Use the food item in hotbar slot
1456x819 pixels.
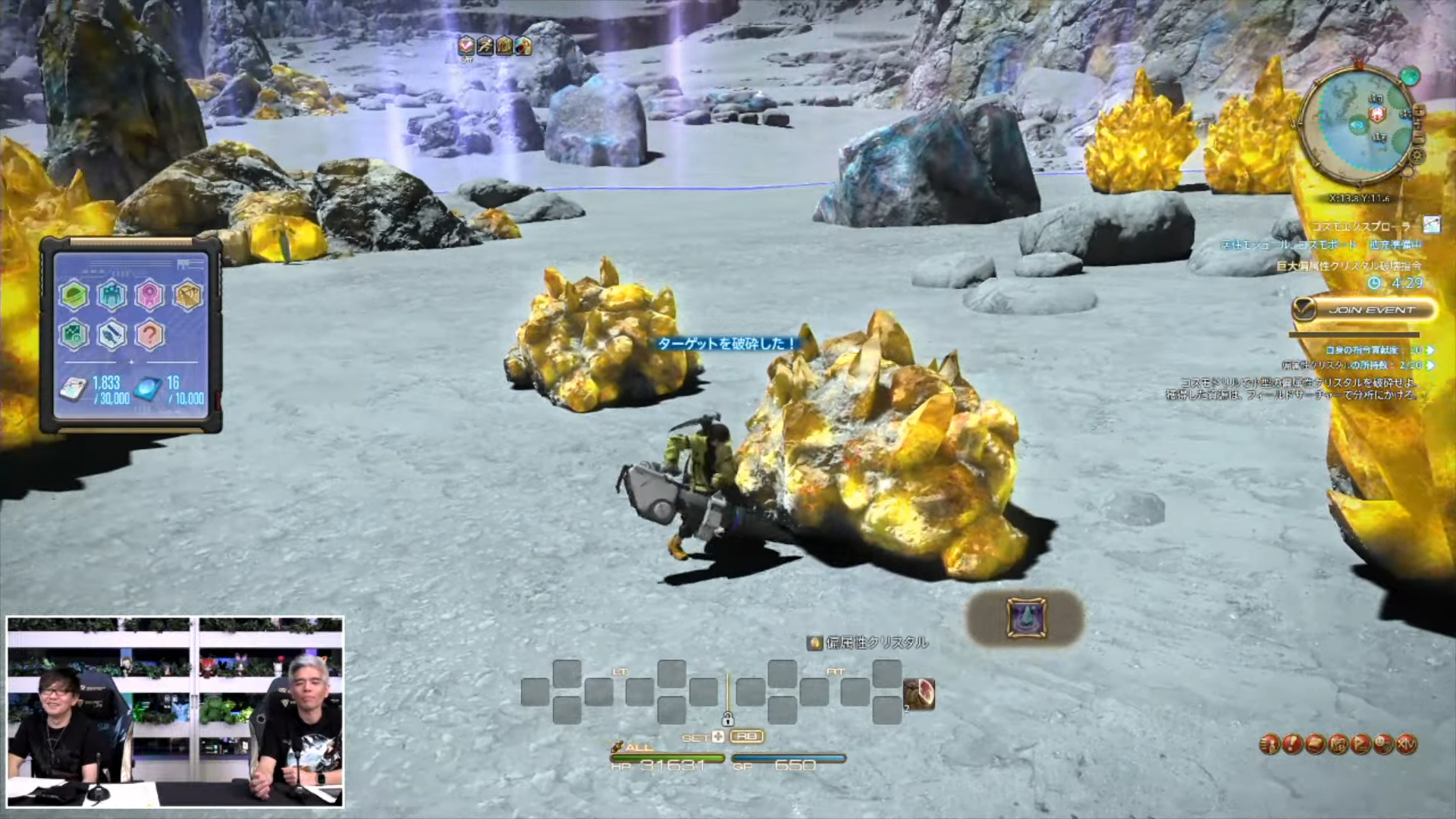tap(918, 694)
